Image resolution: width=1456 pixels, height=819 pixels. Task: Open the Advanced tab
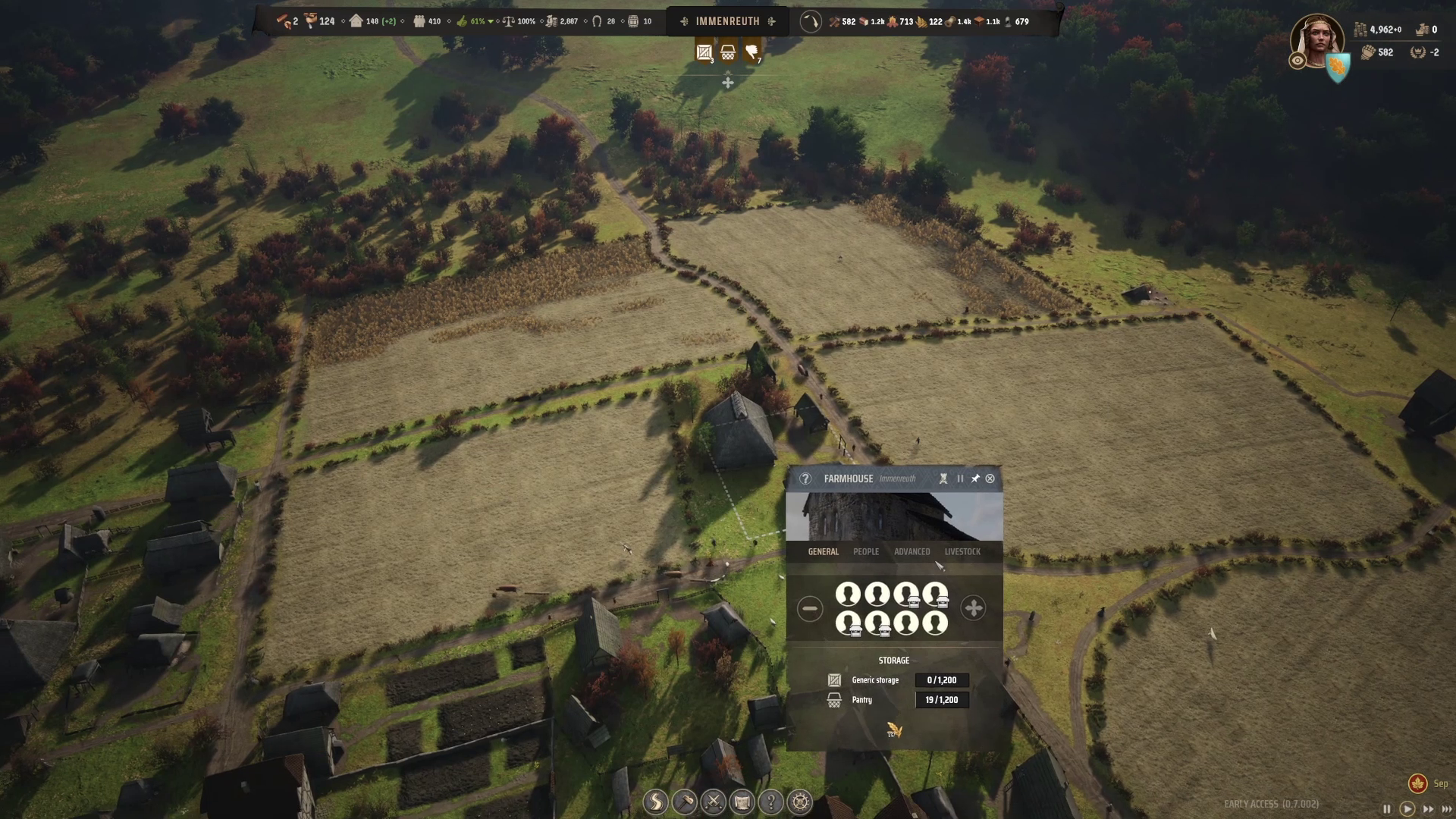pyautogui.click(x=912, y=551)
